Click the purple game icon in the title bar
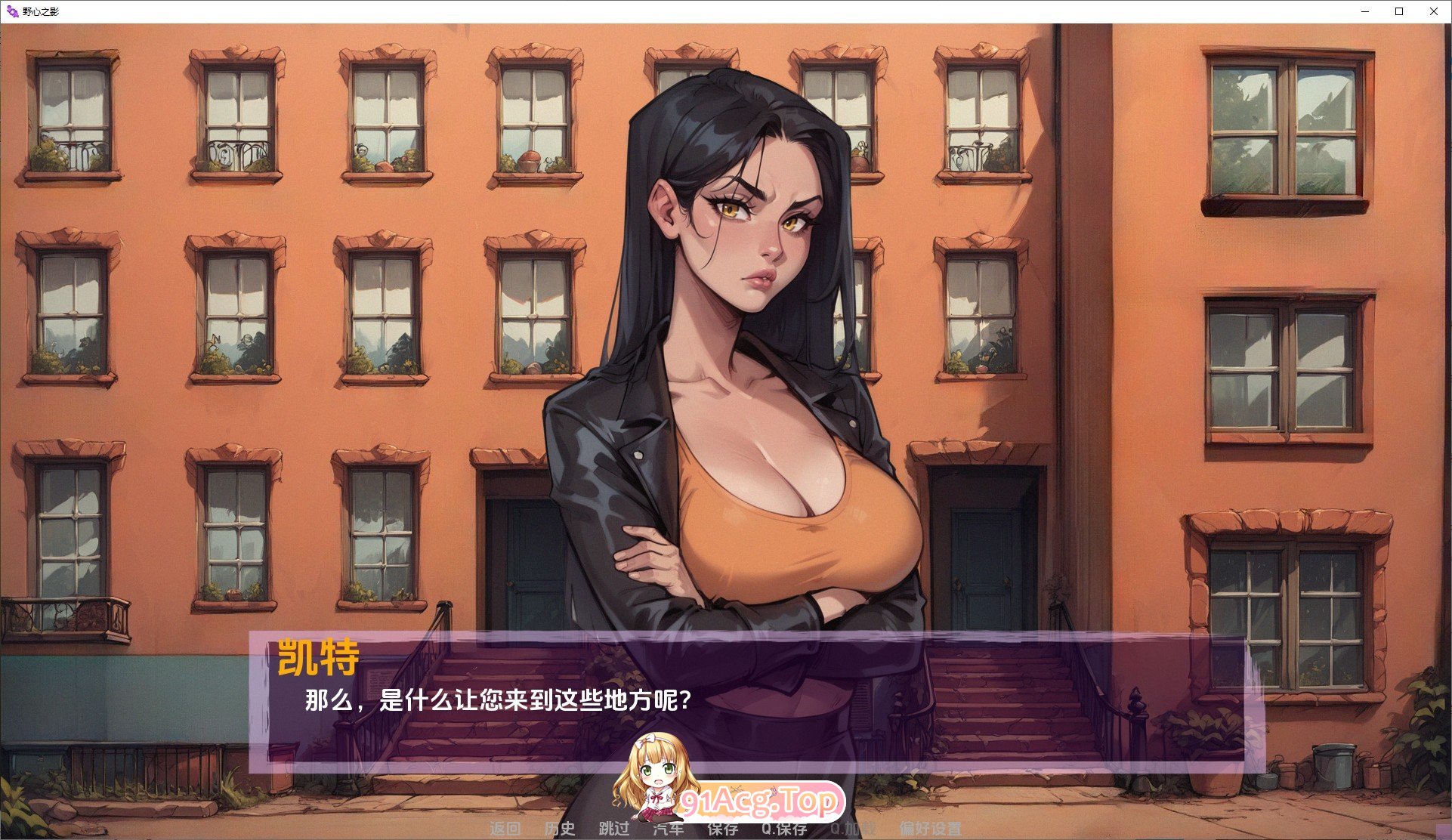This screenshot has width=1452, height=840. [x=11, y=11]
